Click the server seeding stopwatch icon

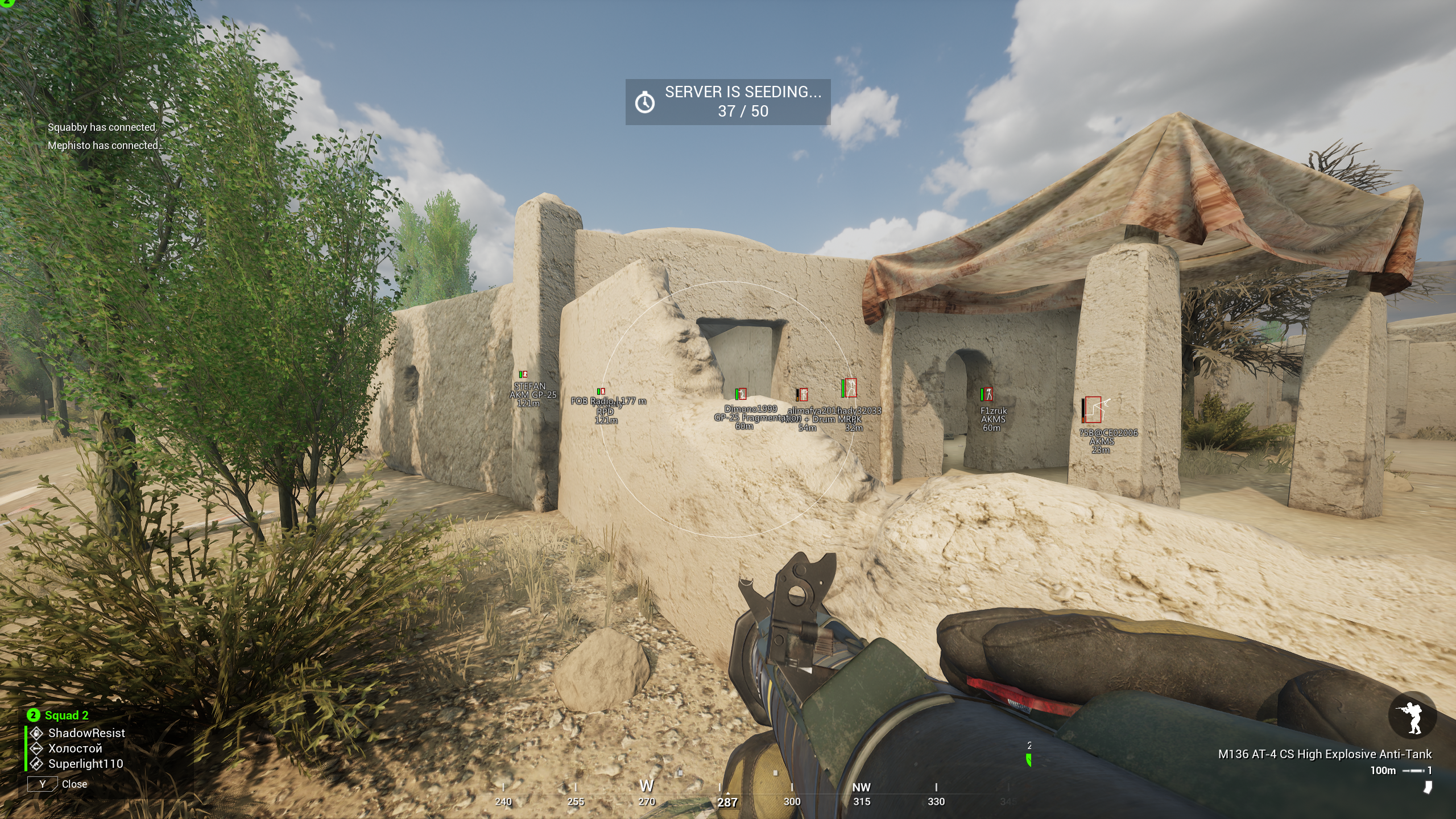tap(644, 102)
